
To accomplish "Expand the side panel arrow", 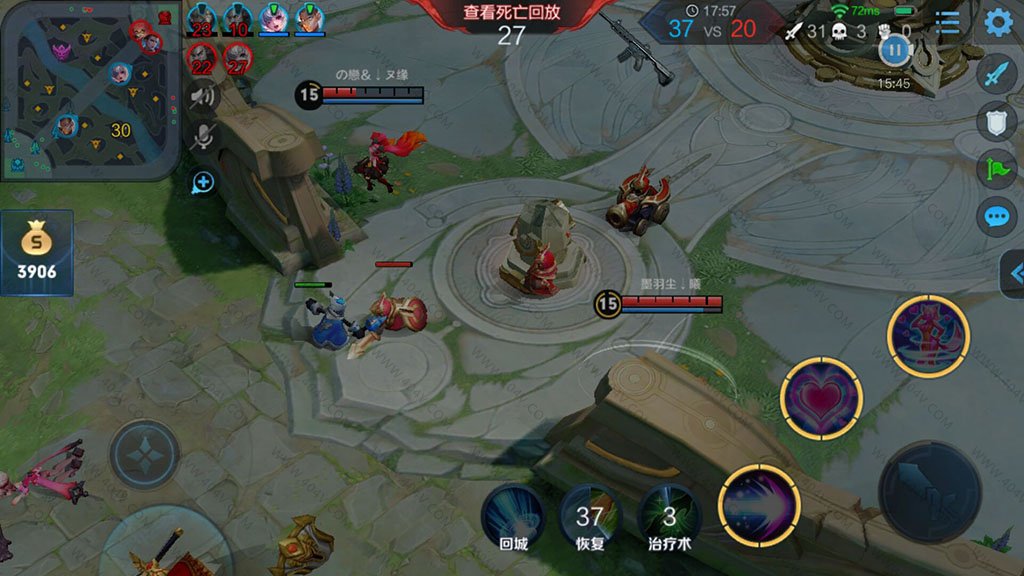I will [1014, 273].
